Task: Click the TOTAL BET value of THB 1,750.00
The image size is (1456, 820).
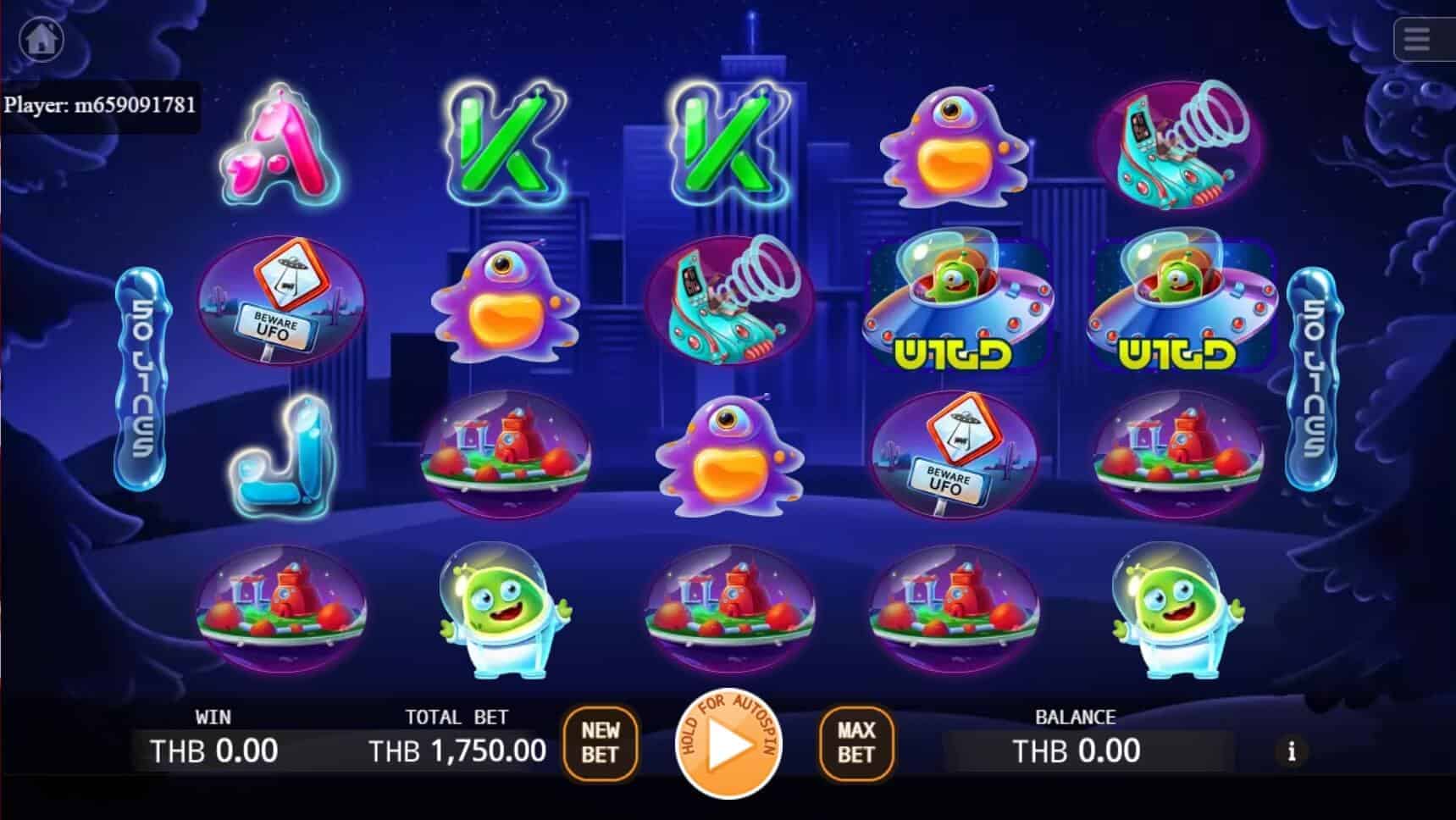Action: [x=457, y=751]
